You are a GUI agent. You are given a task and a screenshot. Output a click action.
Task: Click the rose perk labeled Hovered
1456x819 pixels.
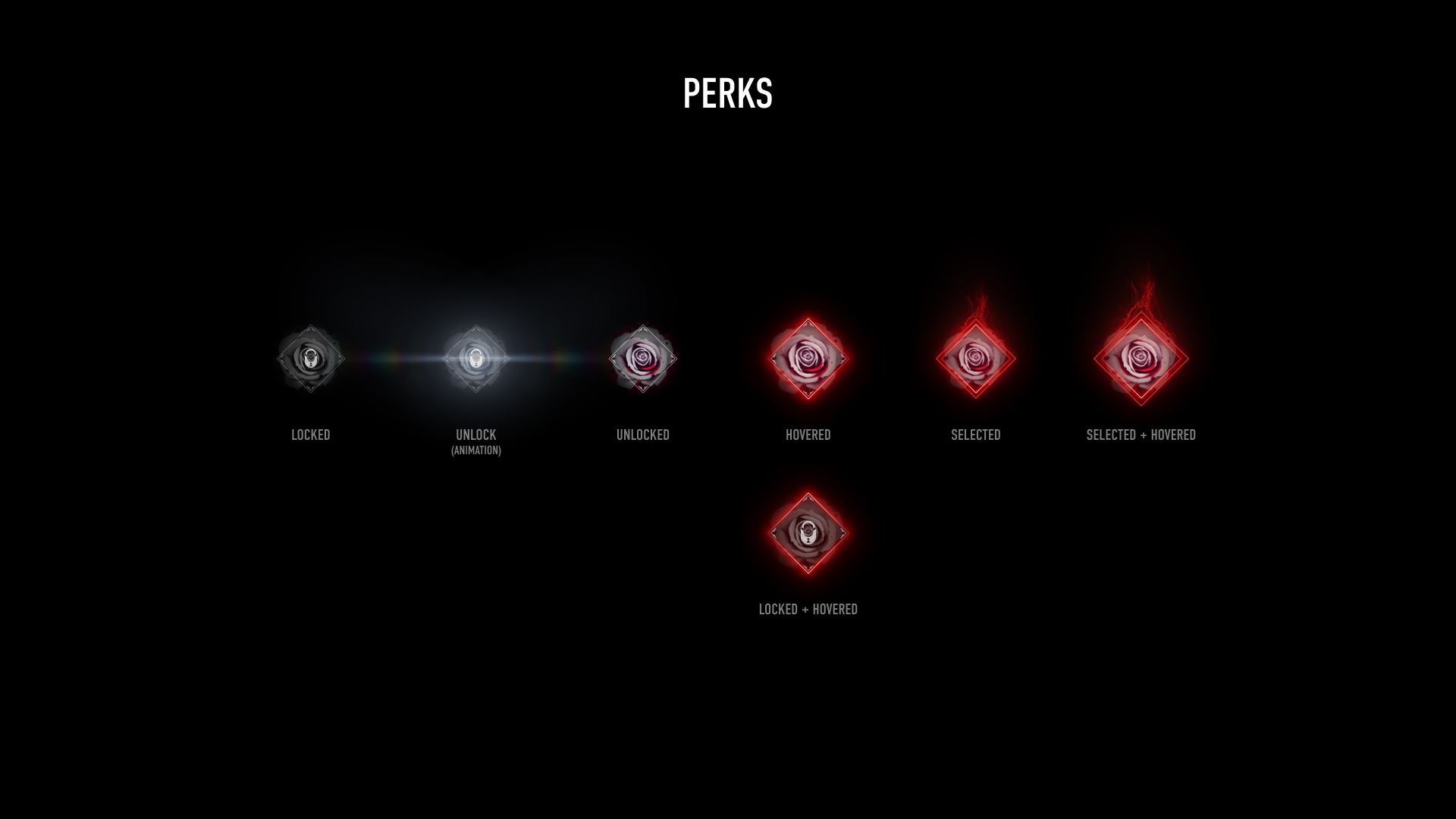(x=808, y=359)
